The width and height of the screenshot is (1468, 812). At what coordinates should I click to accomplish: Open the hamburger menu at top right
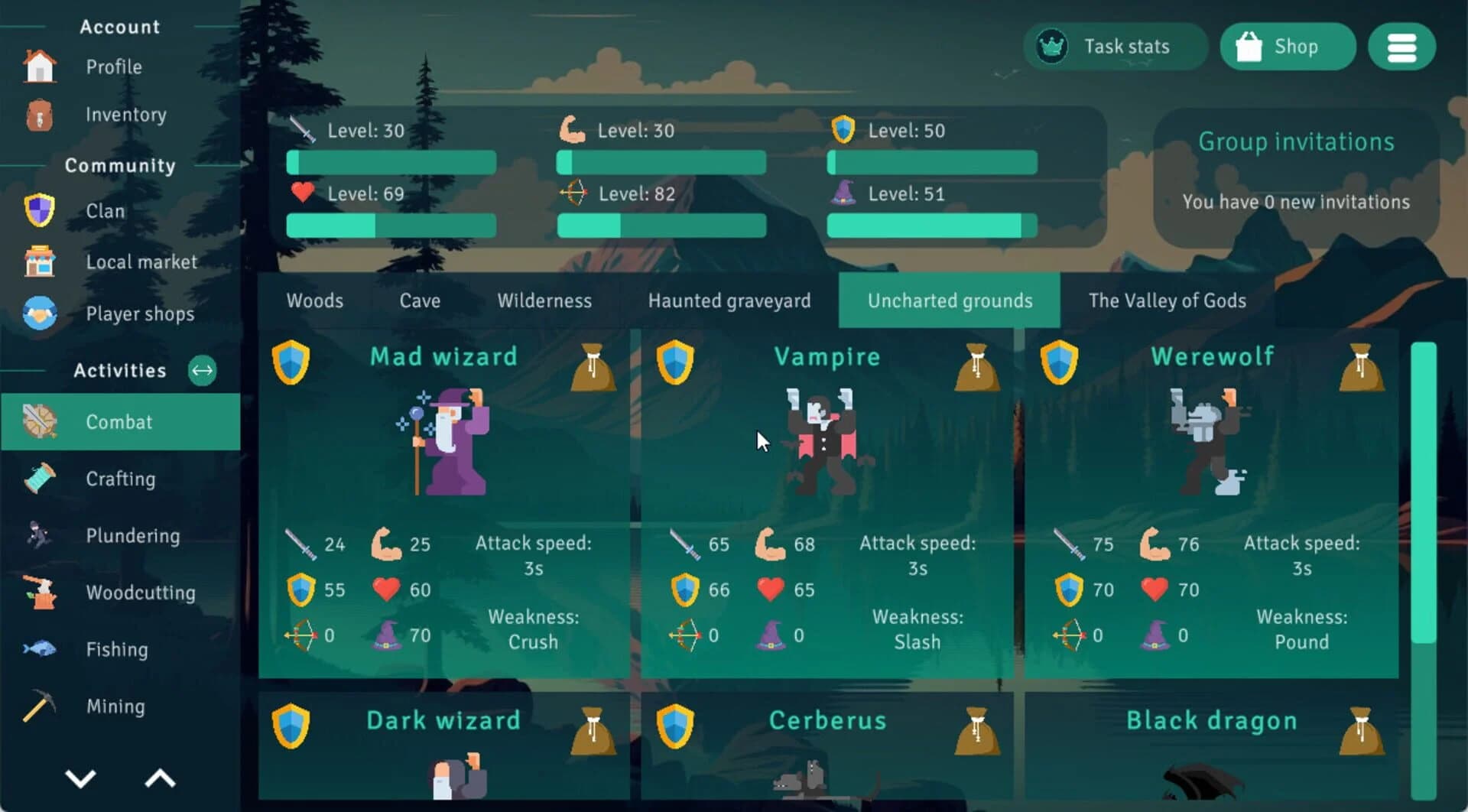pos(1402,47)
